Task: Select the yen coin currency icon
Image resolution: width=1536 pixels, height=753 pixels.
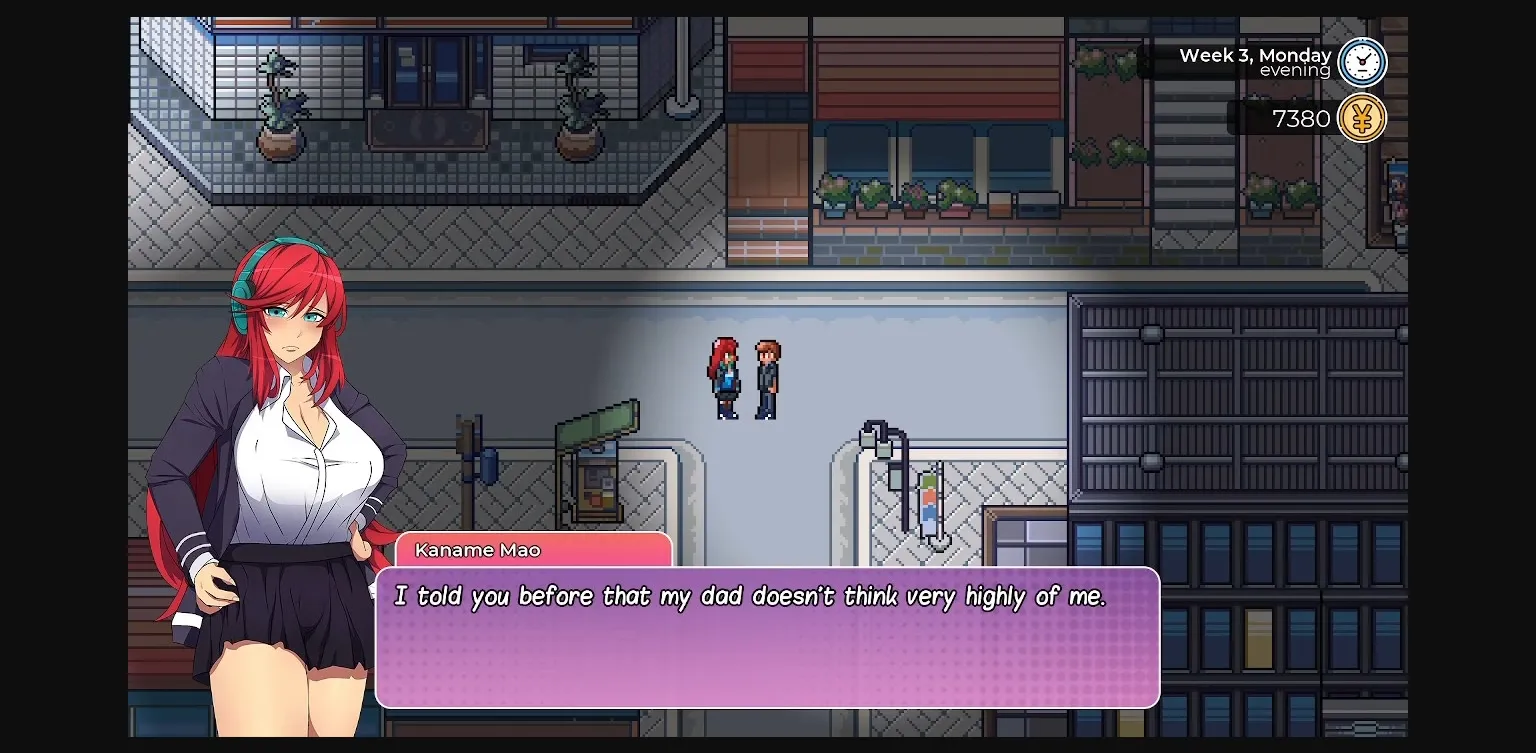Action: click(x=1362, y=118)
